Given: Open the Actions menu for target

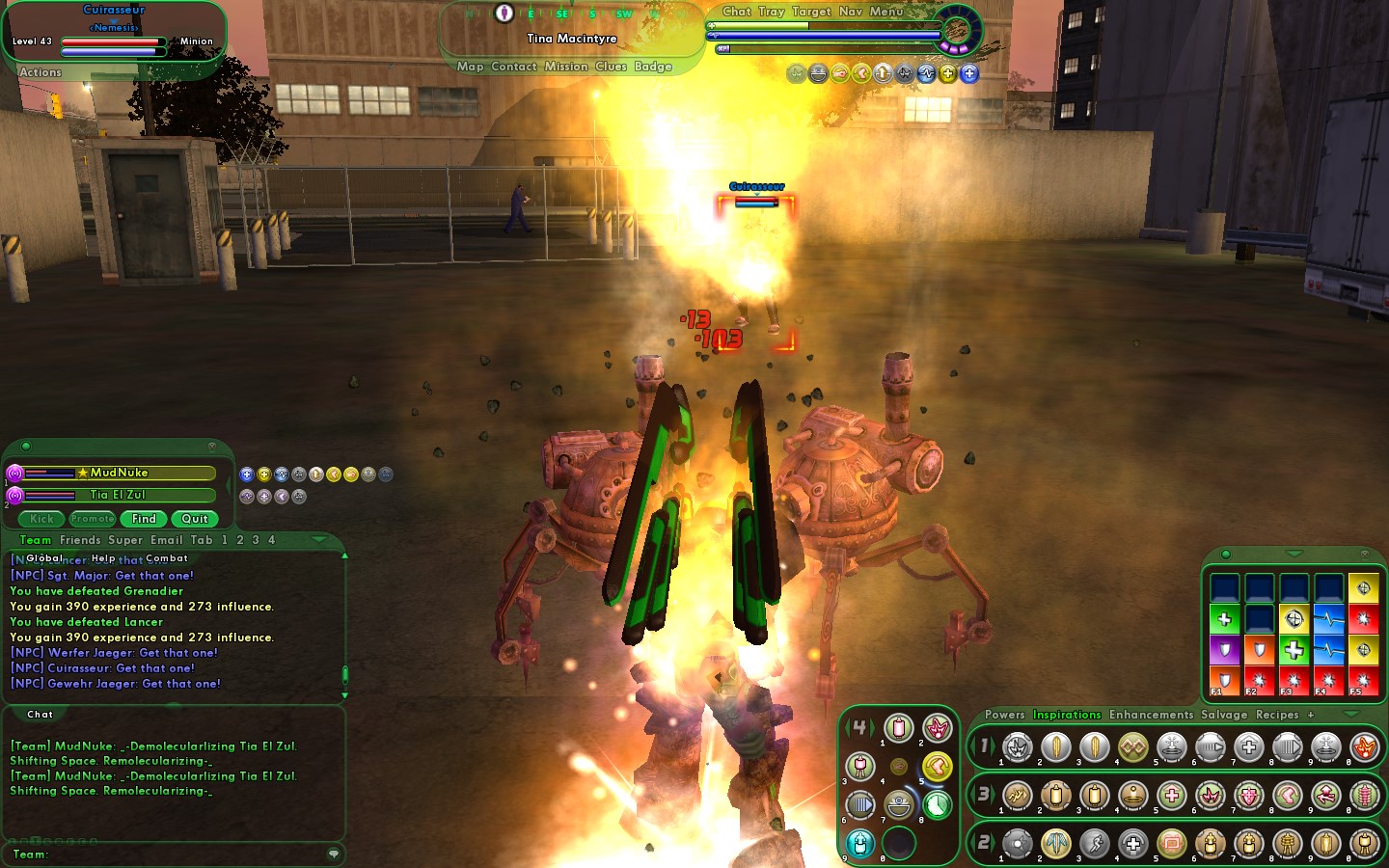Looking at the screenshot, I should point(41,72).
